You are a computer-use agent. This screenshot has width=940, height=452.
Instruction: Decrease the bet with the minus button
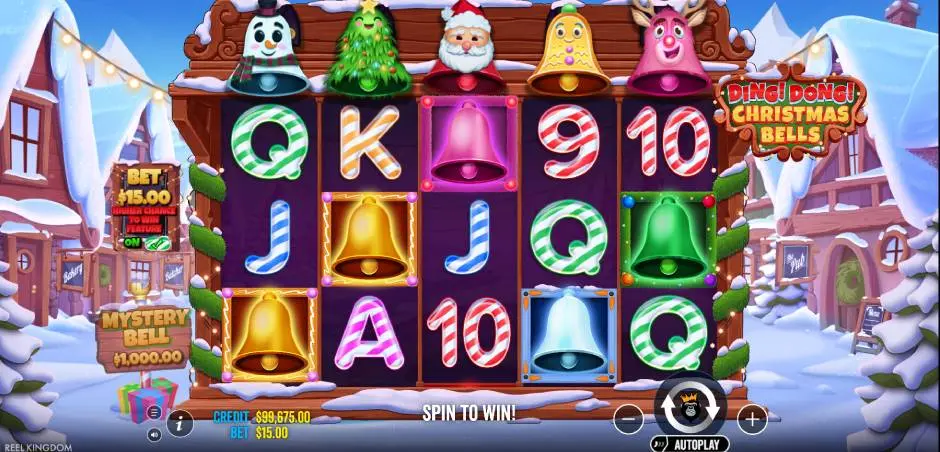click(x=628, y=420)
